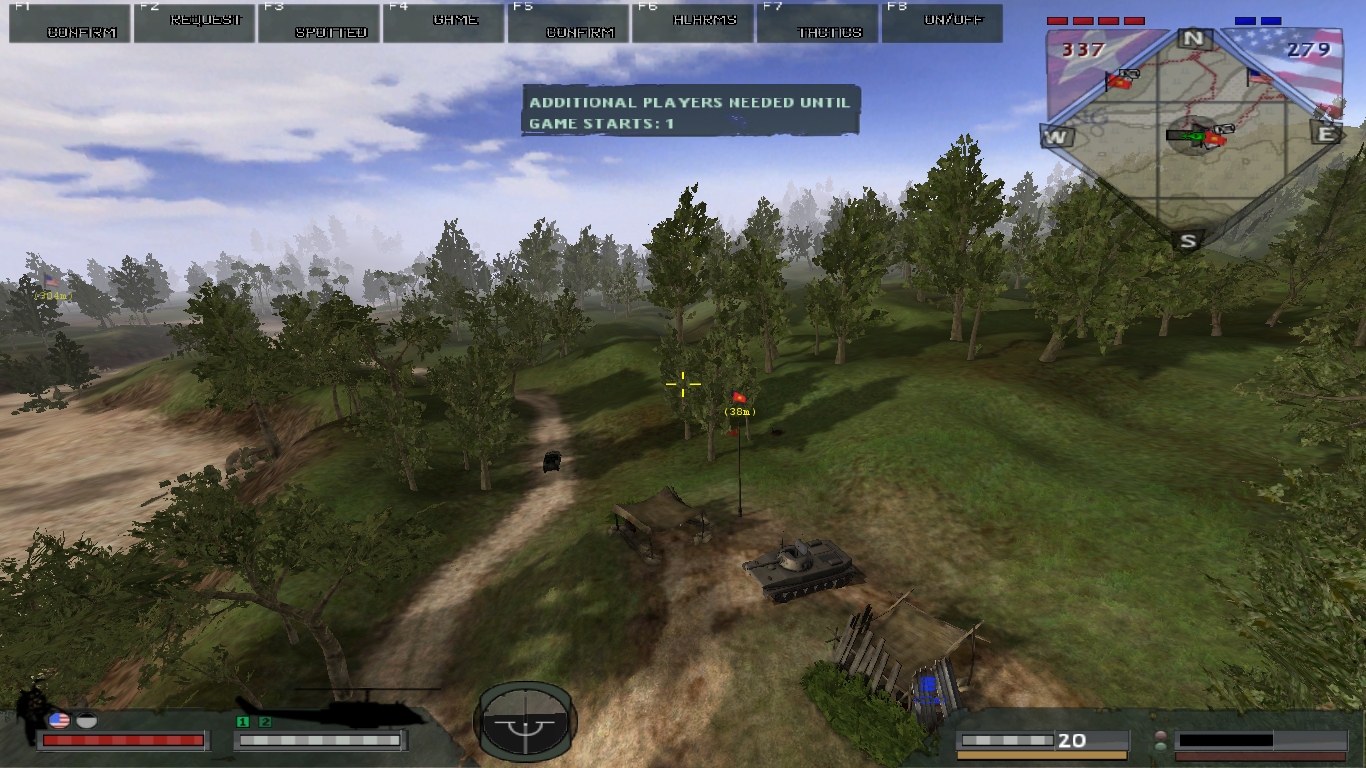Select seat position 1 indicator
This screenshot has height=768, width=1366.
coord(243,721)
